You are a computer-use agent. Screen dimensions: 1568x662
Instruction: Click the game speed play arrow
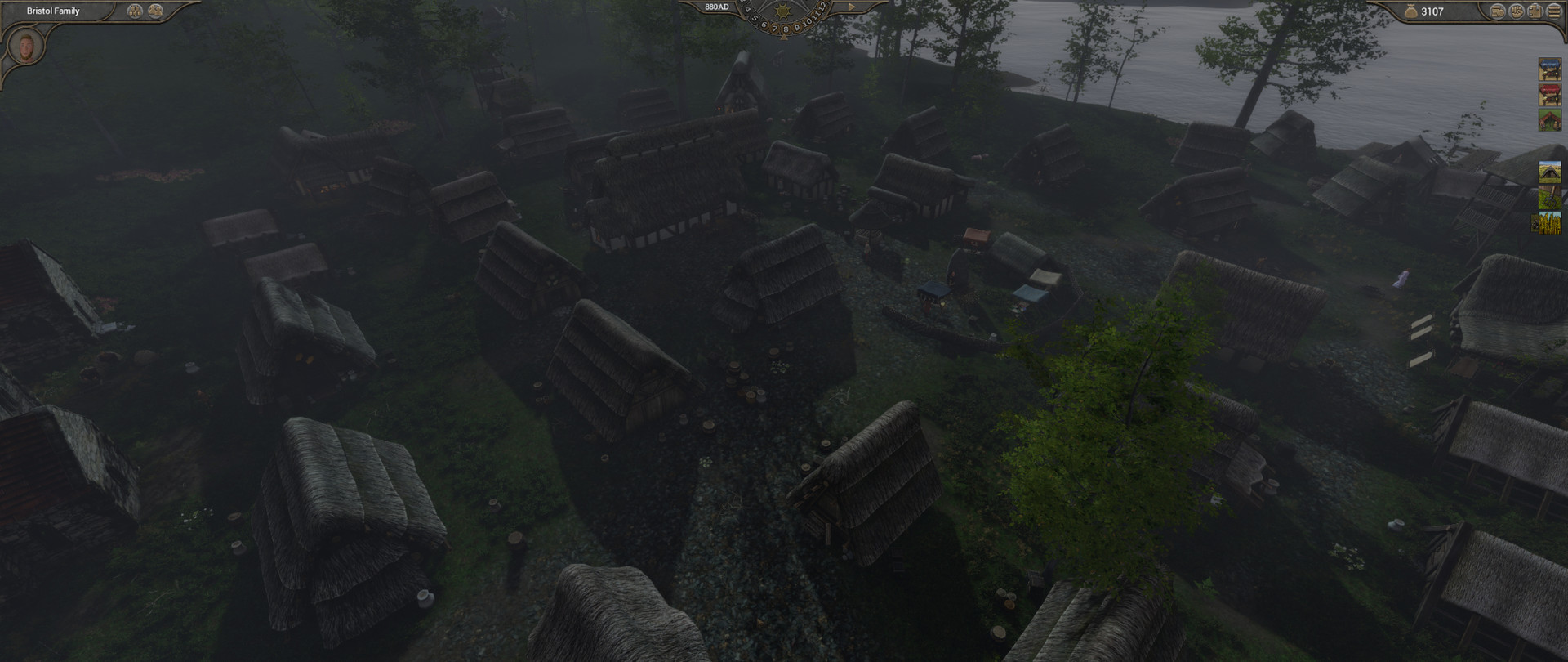click(x=851, y=7)
